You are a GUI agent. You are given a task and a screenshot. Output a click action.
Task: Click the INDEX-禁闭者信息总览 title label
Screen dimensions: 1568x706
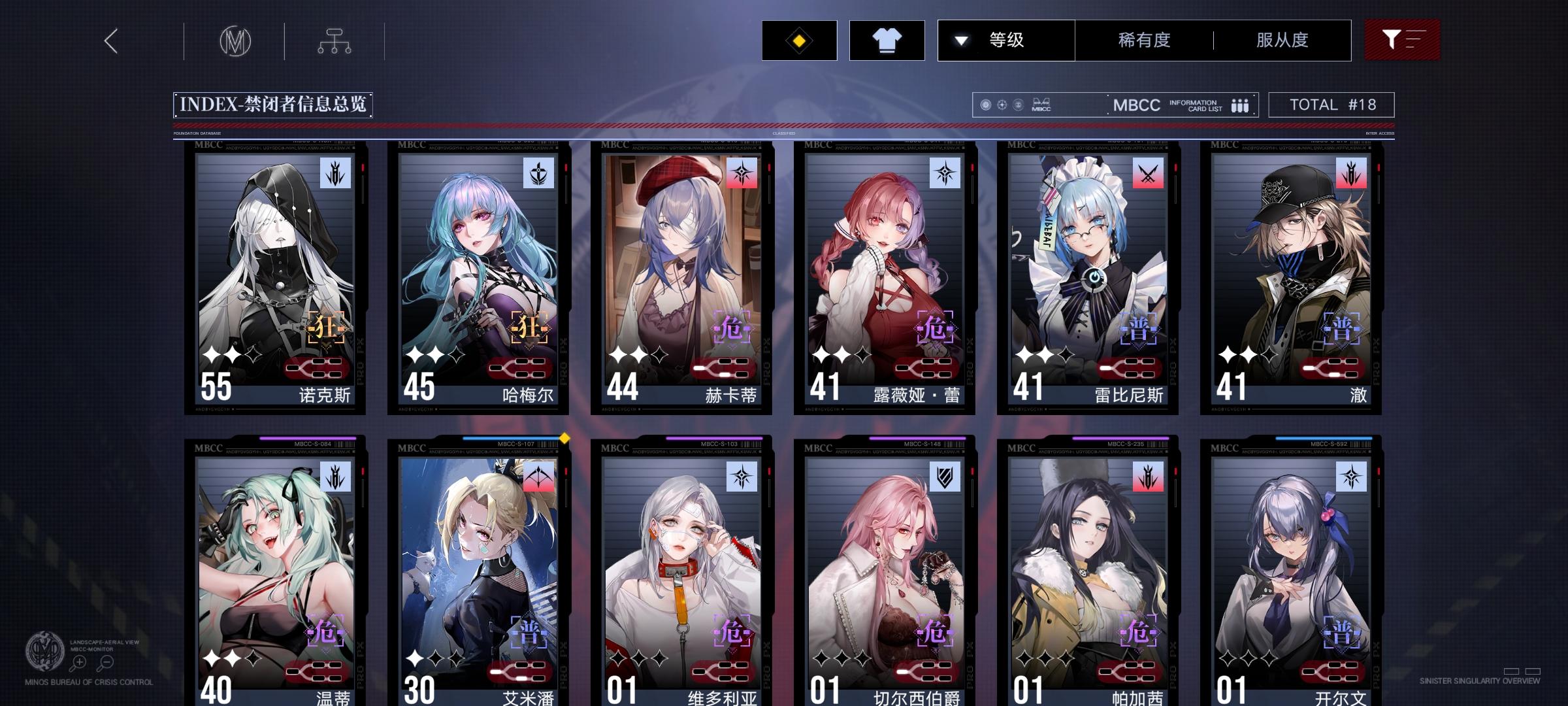pyautogui.click(x=274, y=103)
